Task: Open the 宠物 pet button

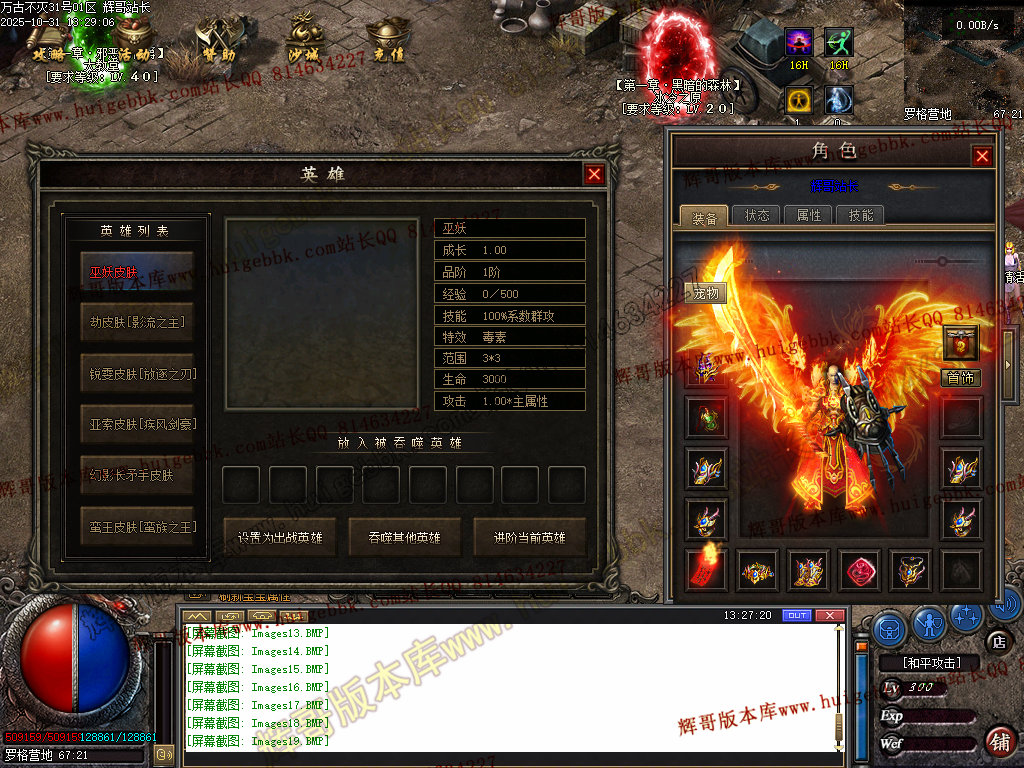Action: pyautogui.click(x=706, y=293)
